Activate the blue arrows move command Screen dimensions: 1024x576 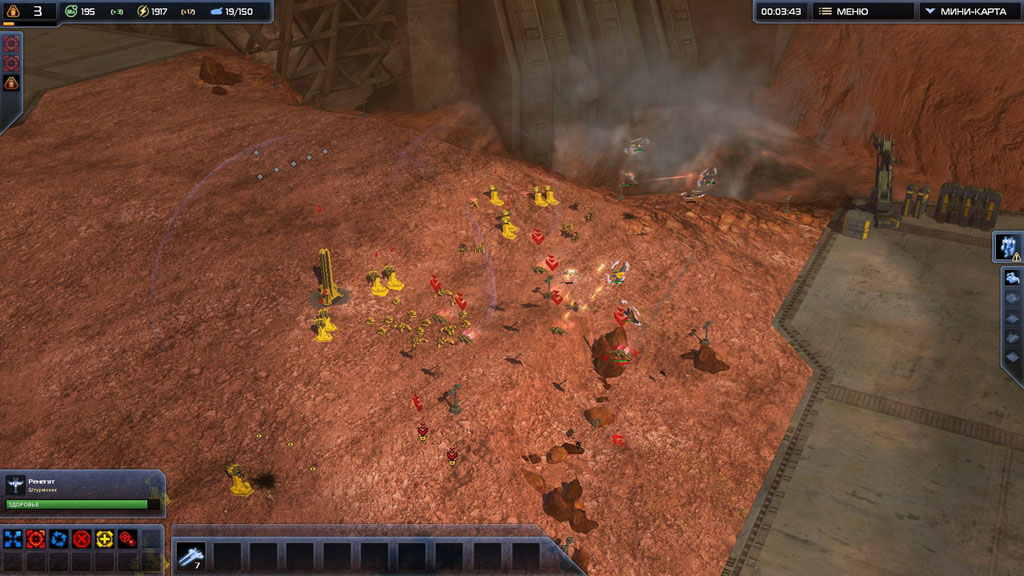[x=13, y=539]
